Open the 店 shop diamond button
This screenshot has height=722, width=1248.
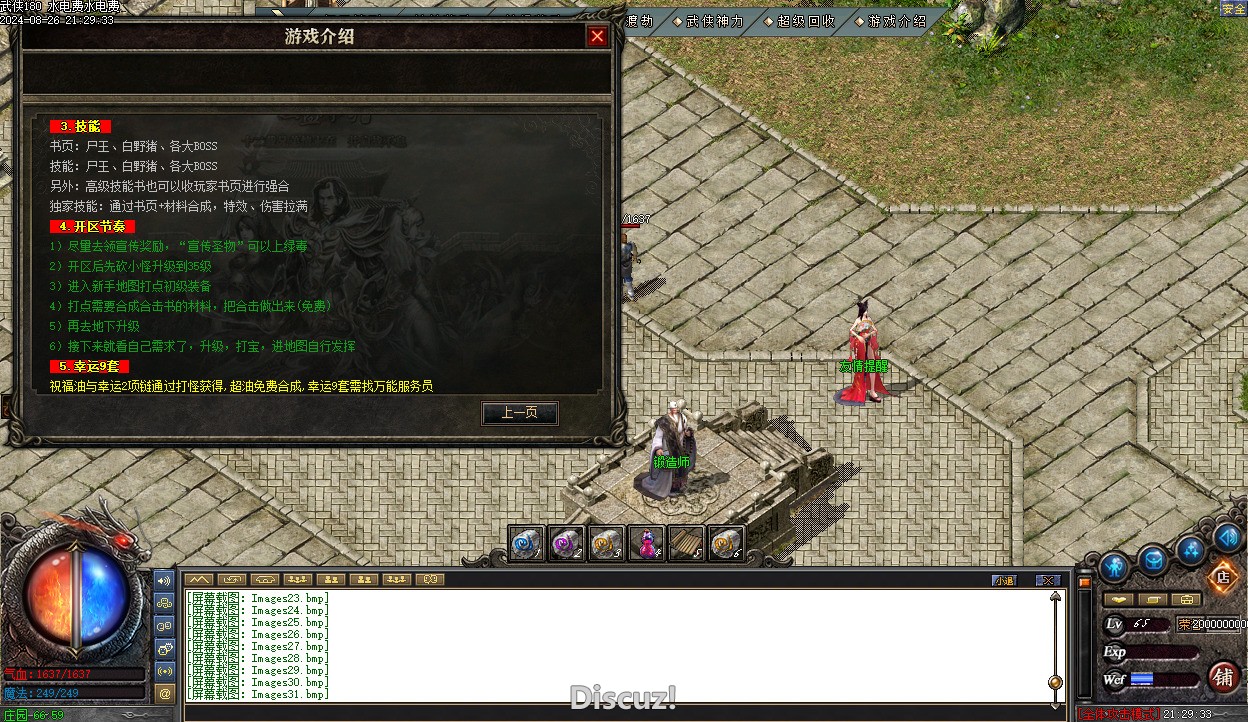(1221, 576)
